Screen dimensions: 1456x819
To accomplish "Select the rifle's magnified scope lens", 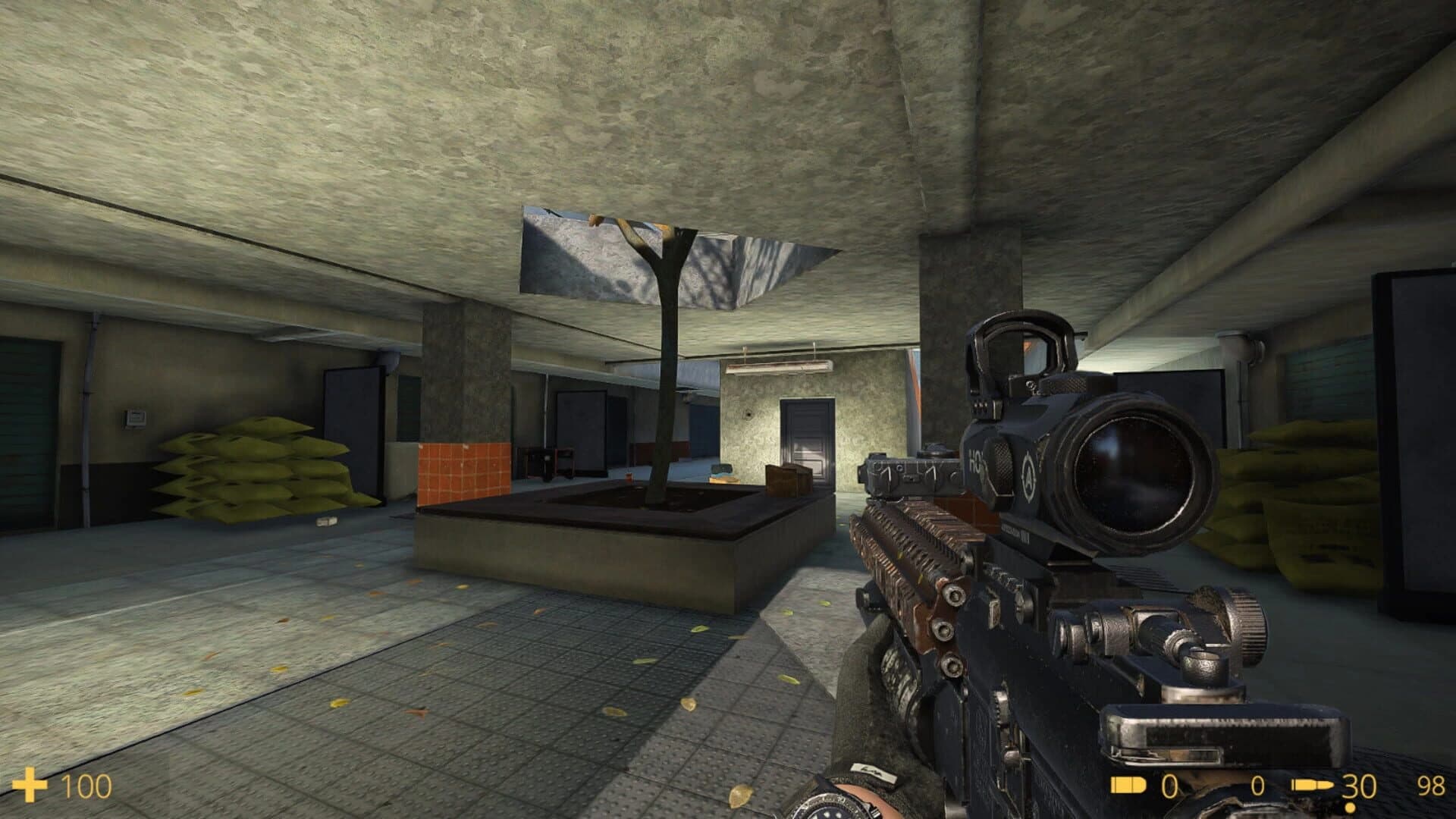I will pyautogui.click(x=1130, y=466).
